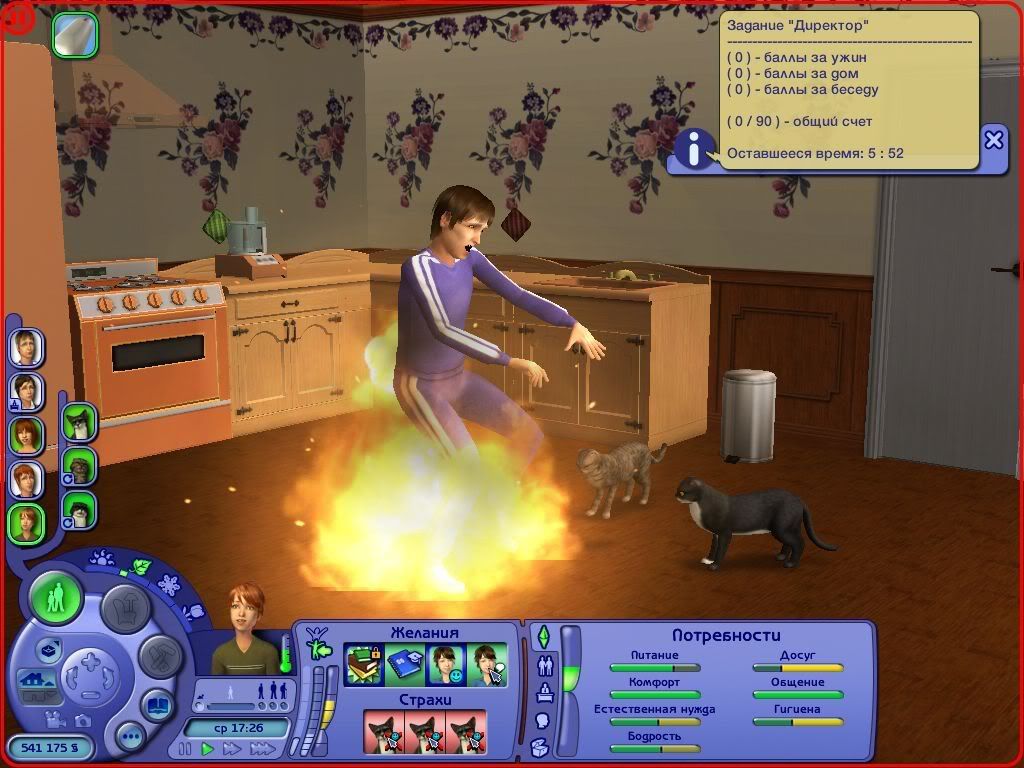The width and height of the screenshot is (1024, 768).
Task: Open the story album book button
Action: point(156,706)
